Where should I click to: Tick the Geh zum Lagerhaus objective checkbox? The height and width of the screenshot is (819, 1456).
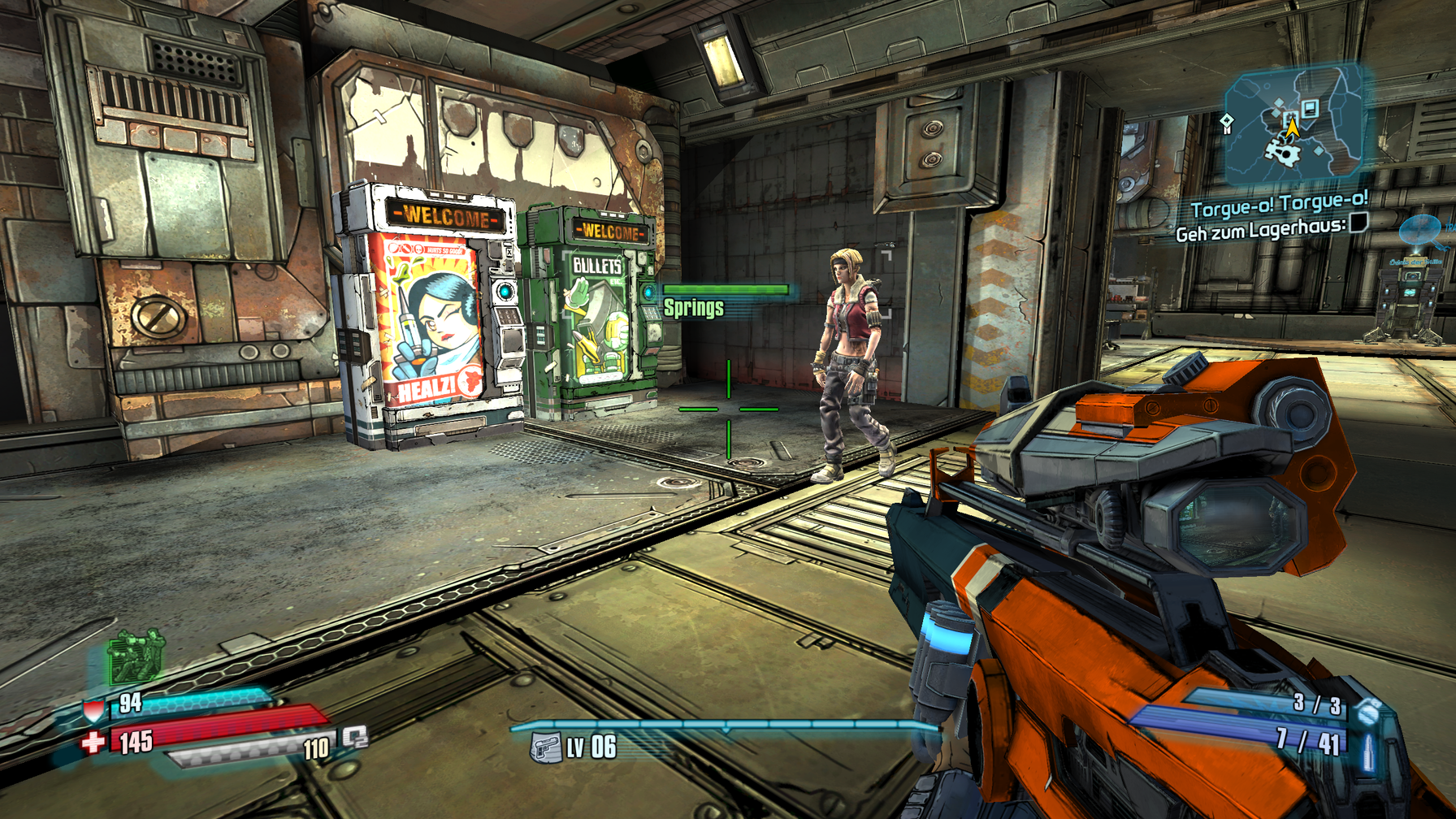(1359, 222)
